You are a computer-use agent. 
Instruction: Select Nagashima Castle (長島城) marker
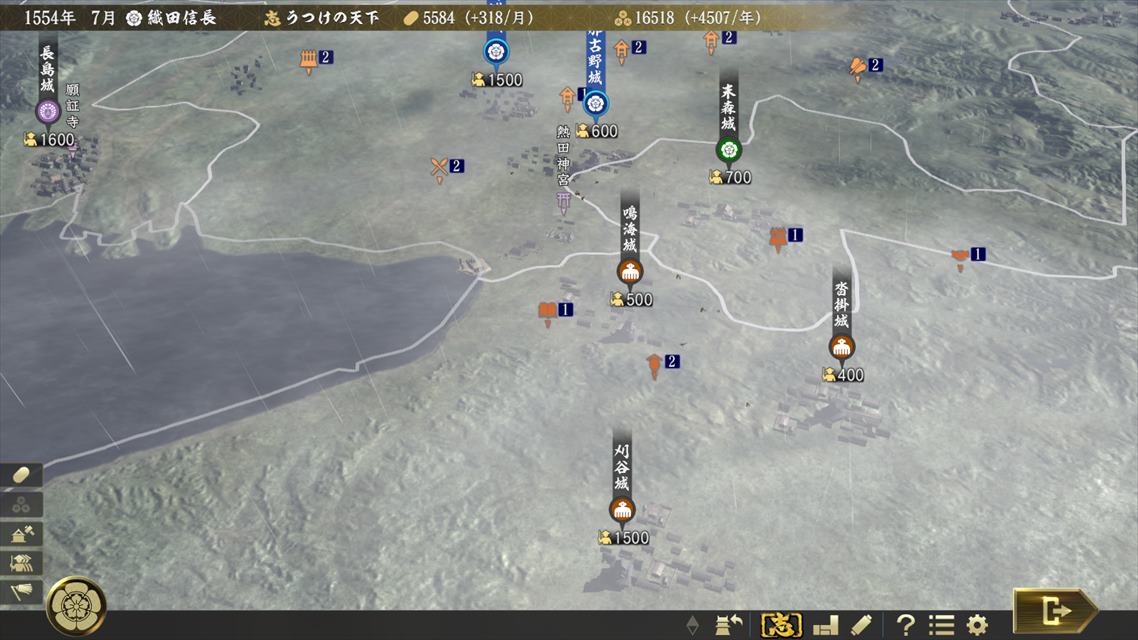click(48, 111)
